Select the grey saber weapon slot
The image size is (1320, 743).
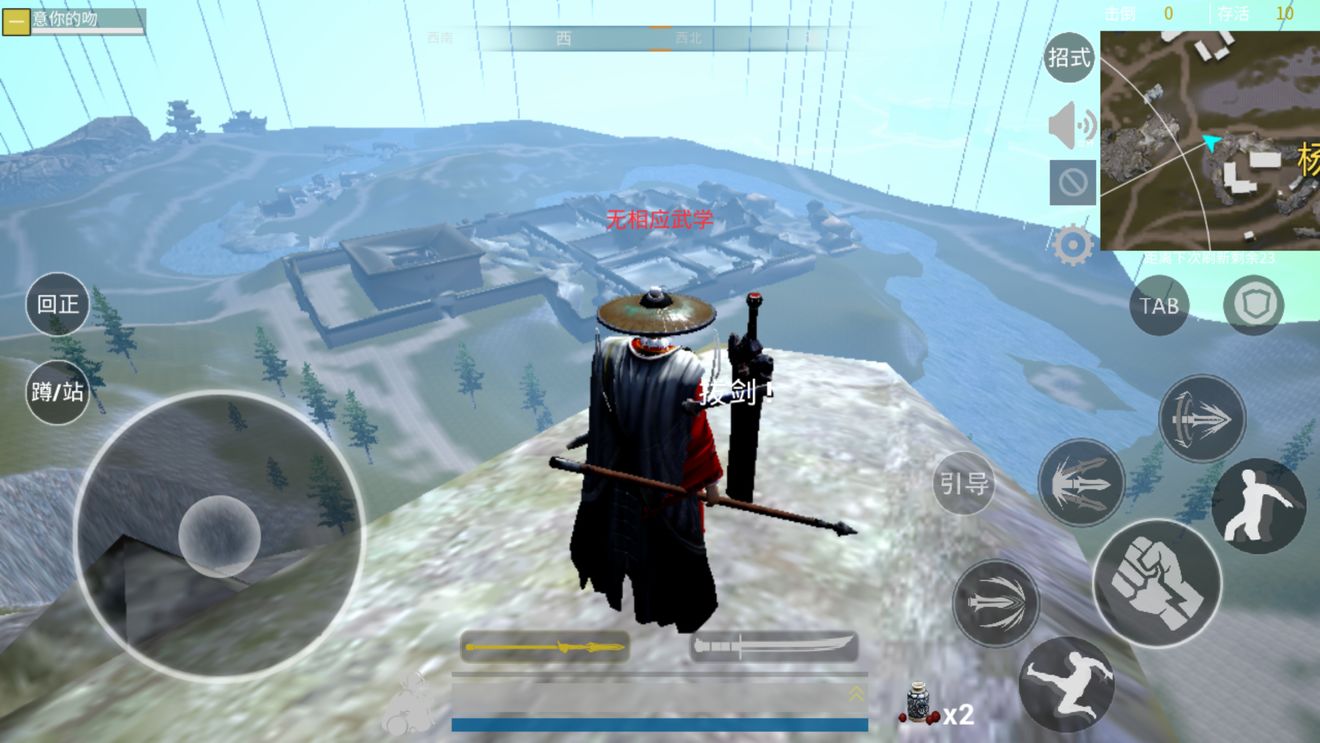(774, 647)
